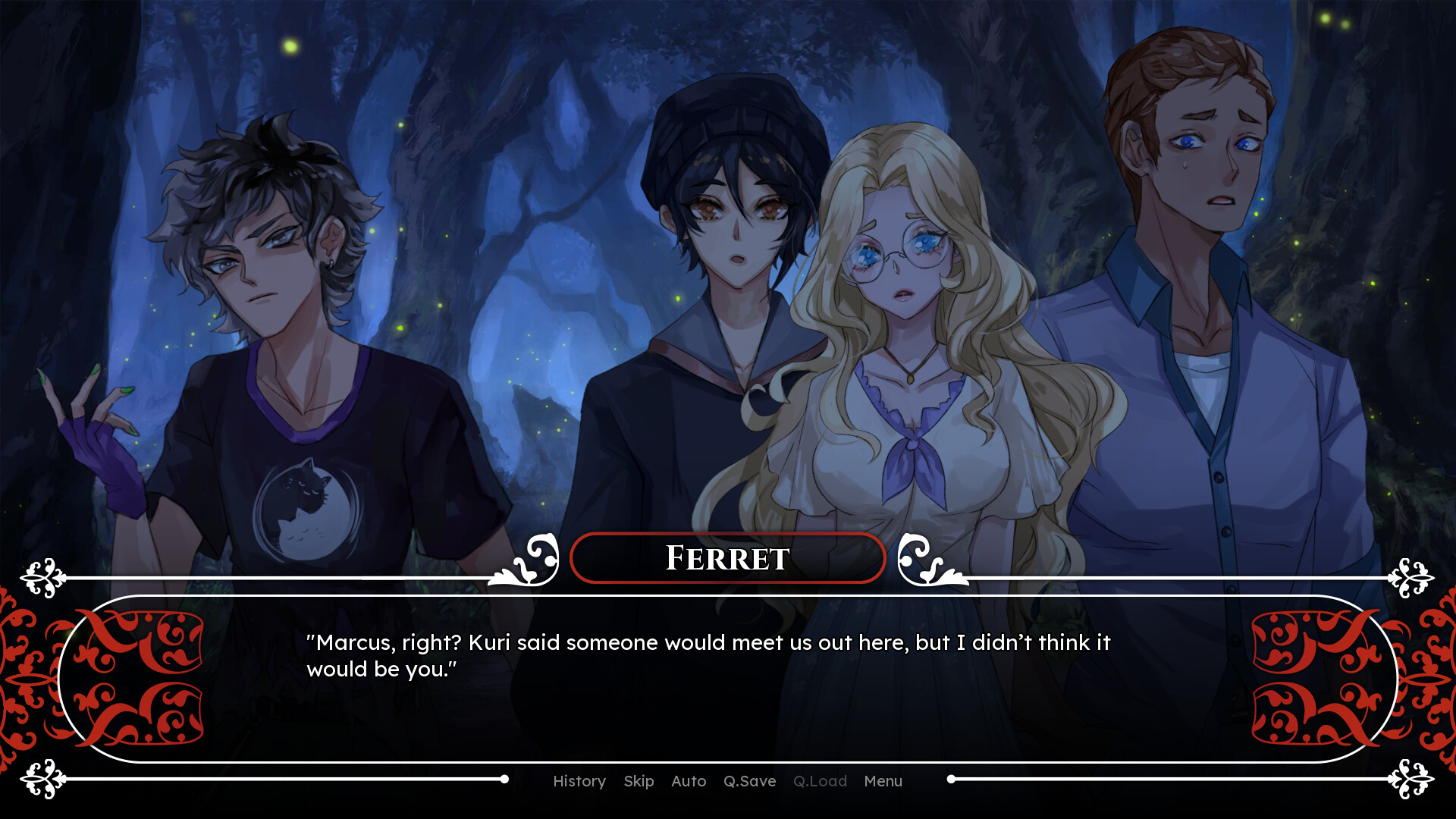
Task: Open the History dialogue log
Action: click(x=579, y=781)
